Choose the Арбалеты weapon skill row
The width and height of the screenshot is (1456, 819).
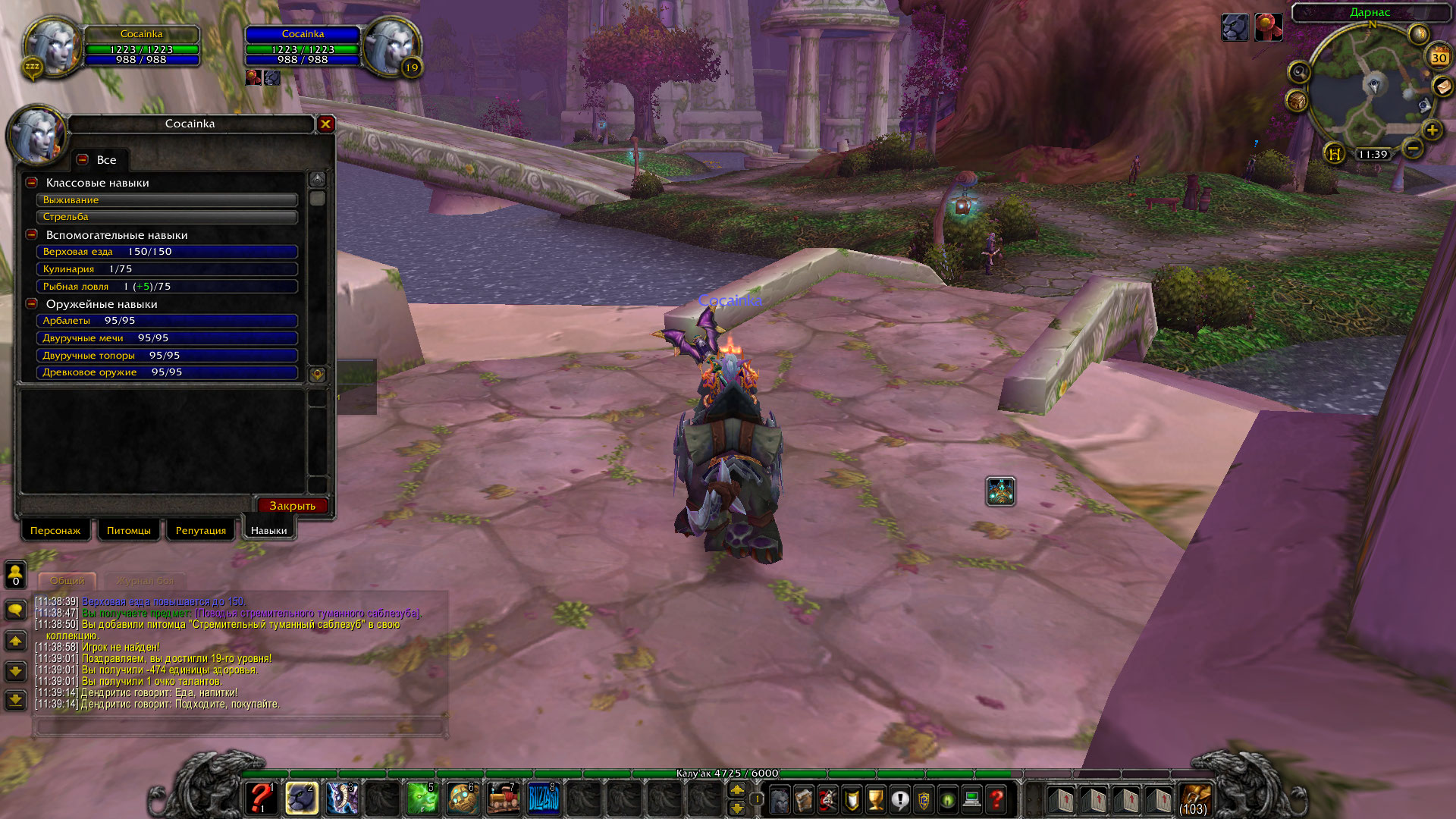click(167, 321)
